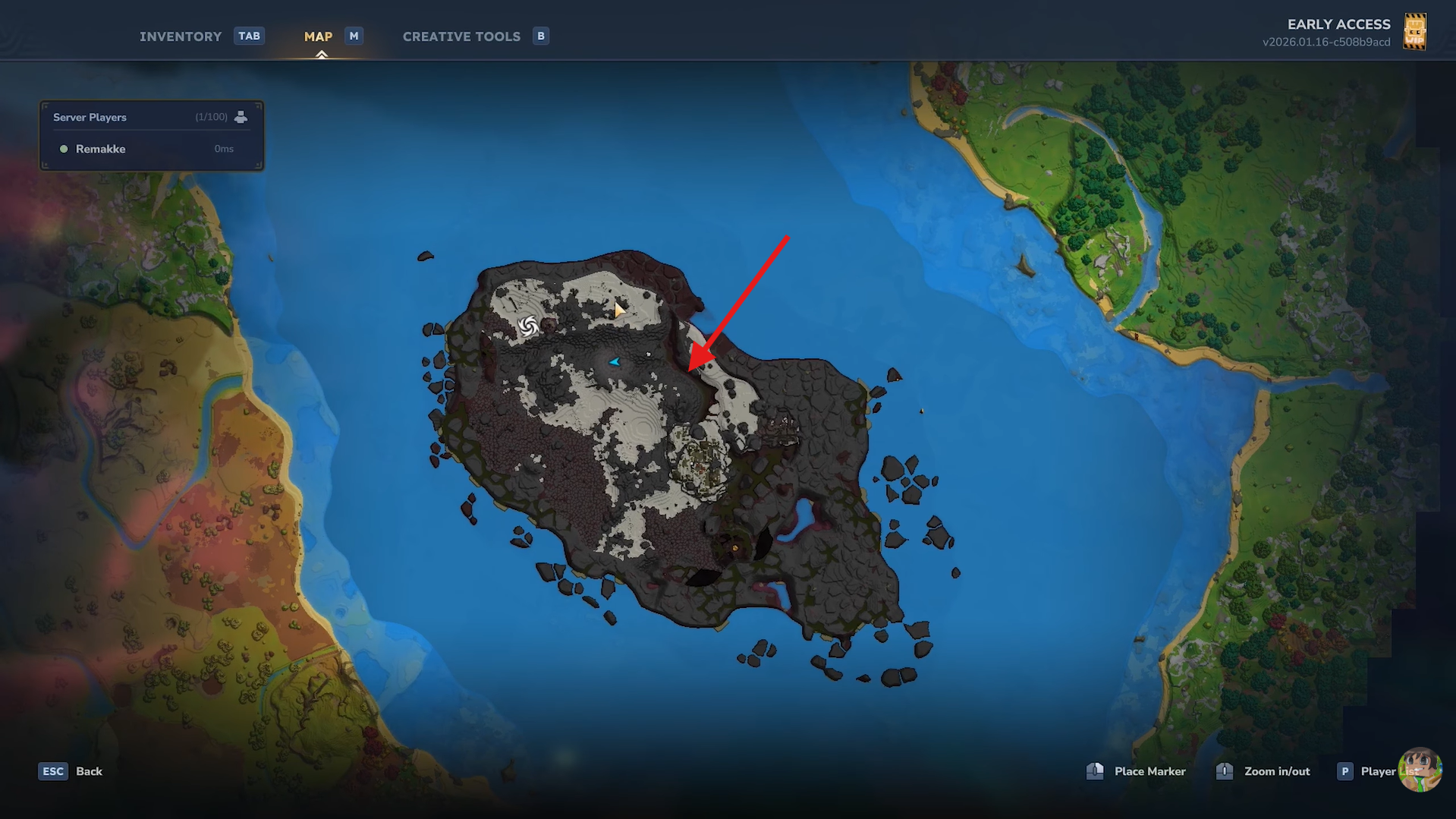Expand the Server Players panel

click(151, 117)
